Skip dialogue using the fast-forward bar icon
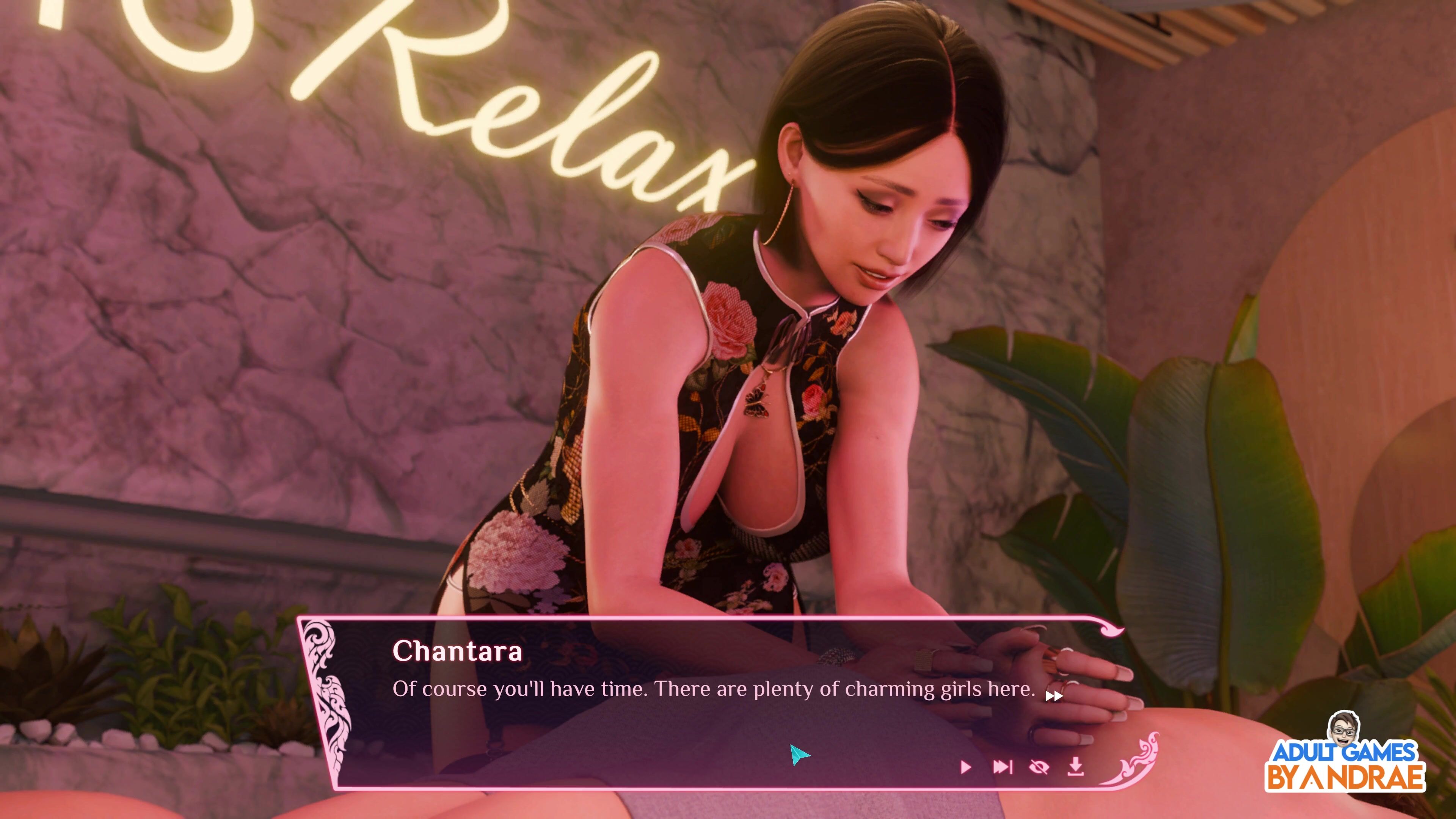Screen dimensions: 1456x819 click(1002, 767)
